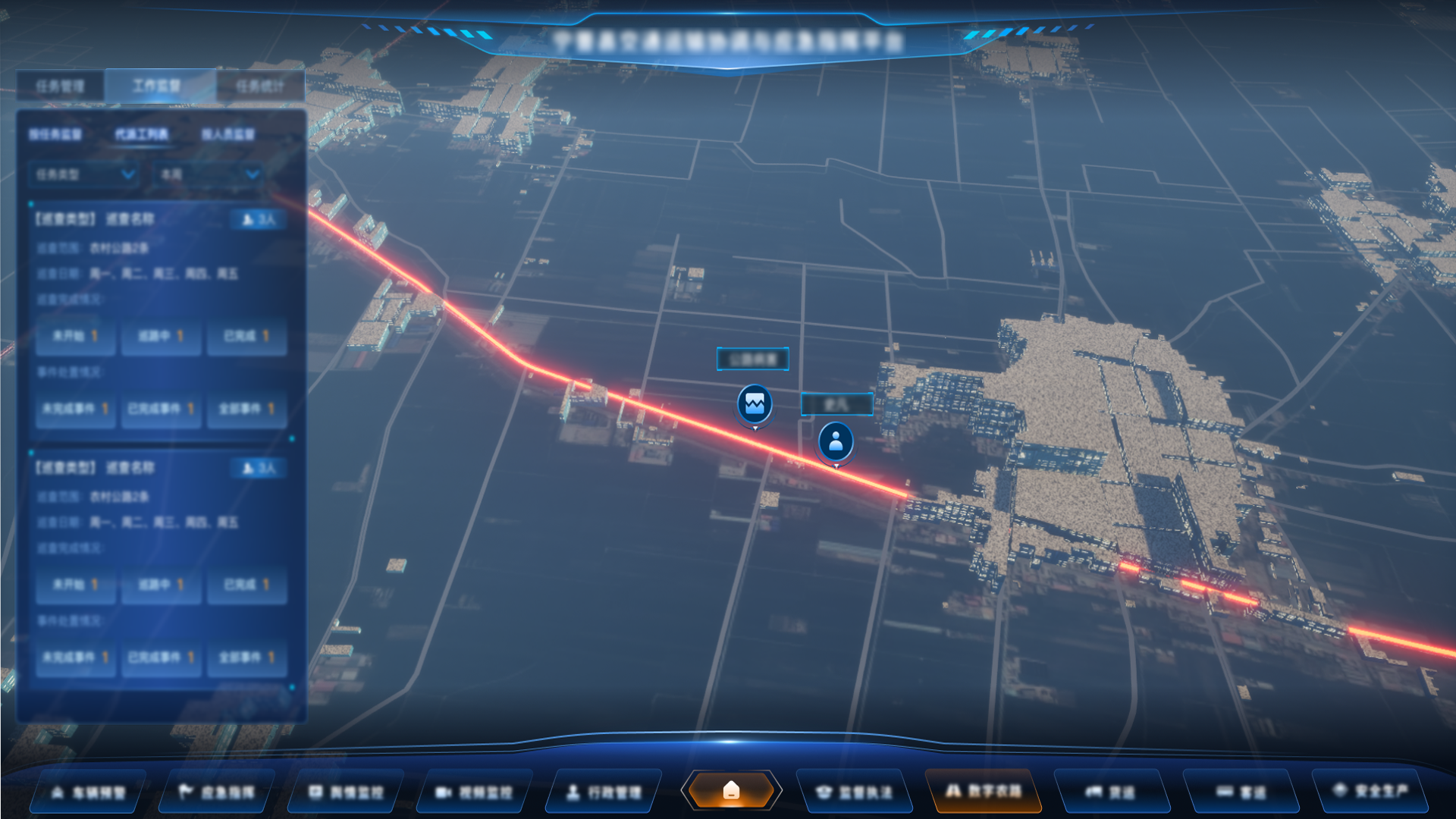1456x819 pixels.
Task: Click the orange home button
Action: coord(731,790)
